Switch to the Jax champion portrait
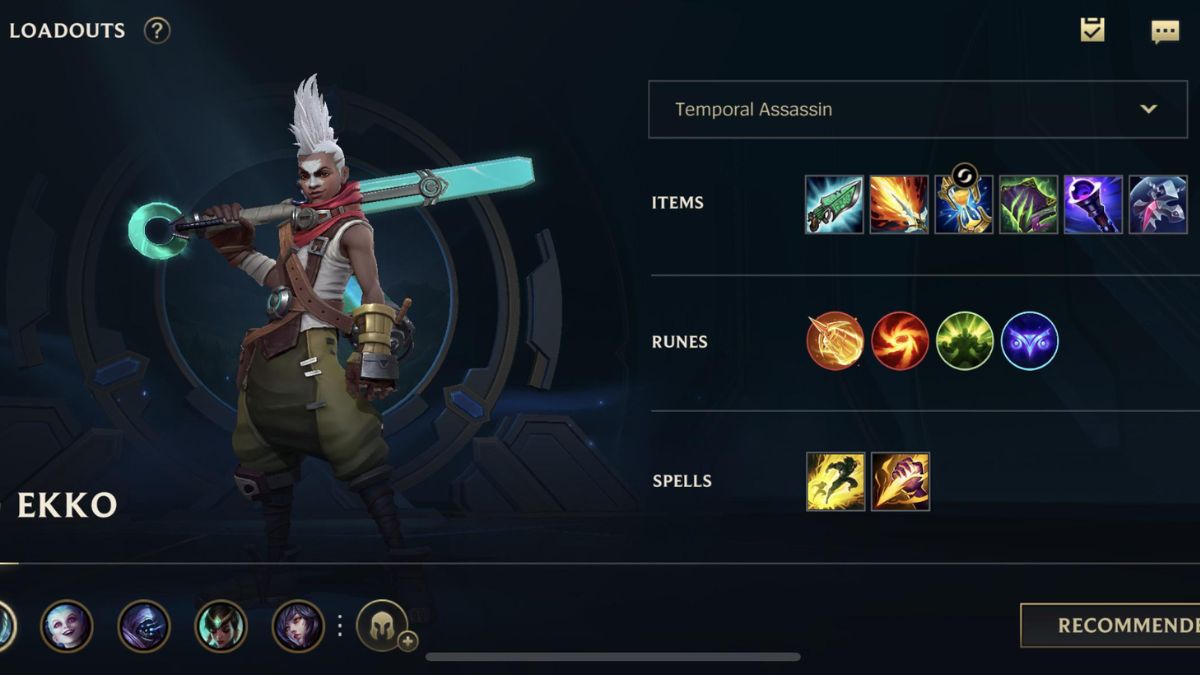 click(144, 626)
